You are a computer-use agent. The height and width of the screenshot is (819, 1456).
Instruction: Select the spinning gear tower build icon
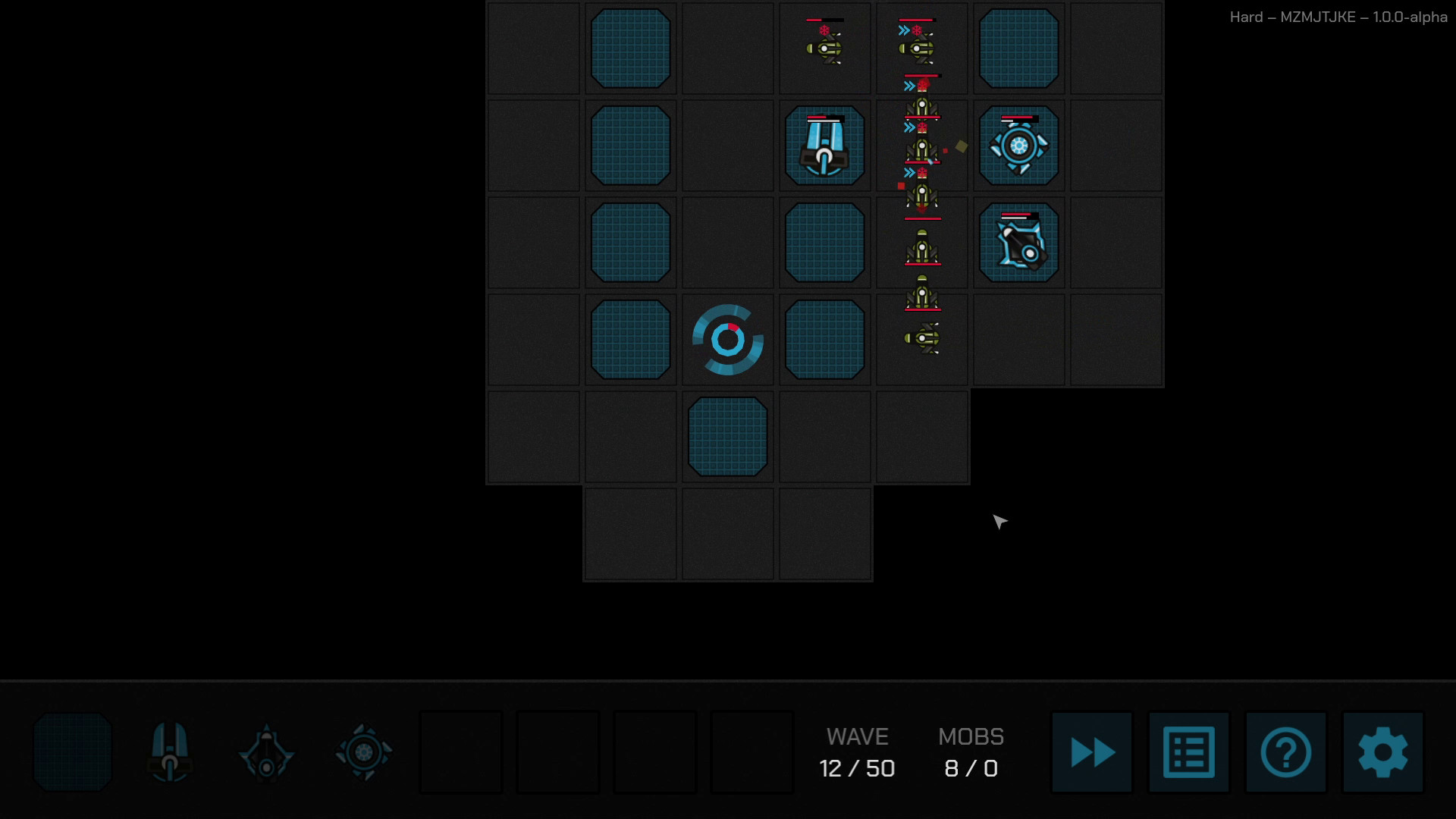[363, 752]
